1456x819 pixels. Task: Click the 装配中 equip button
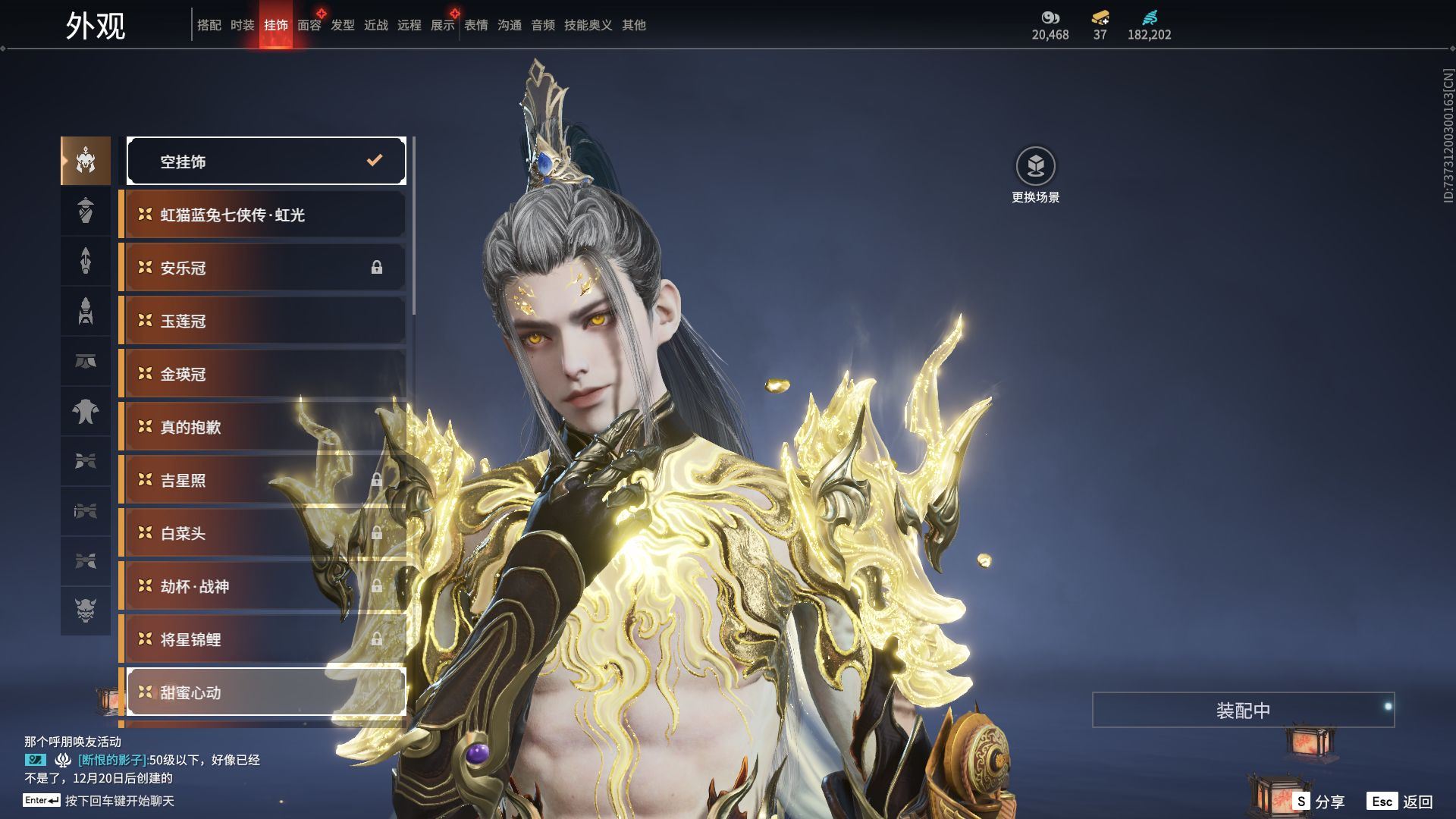coord(1243,710)
